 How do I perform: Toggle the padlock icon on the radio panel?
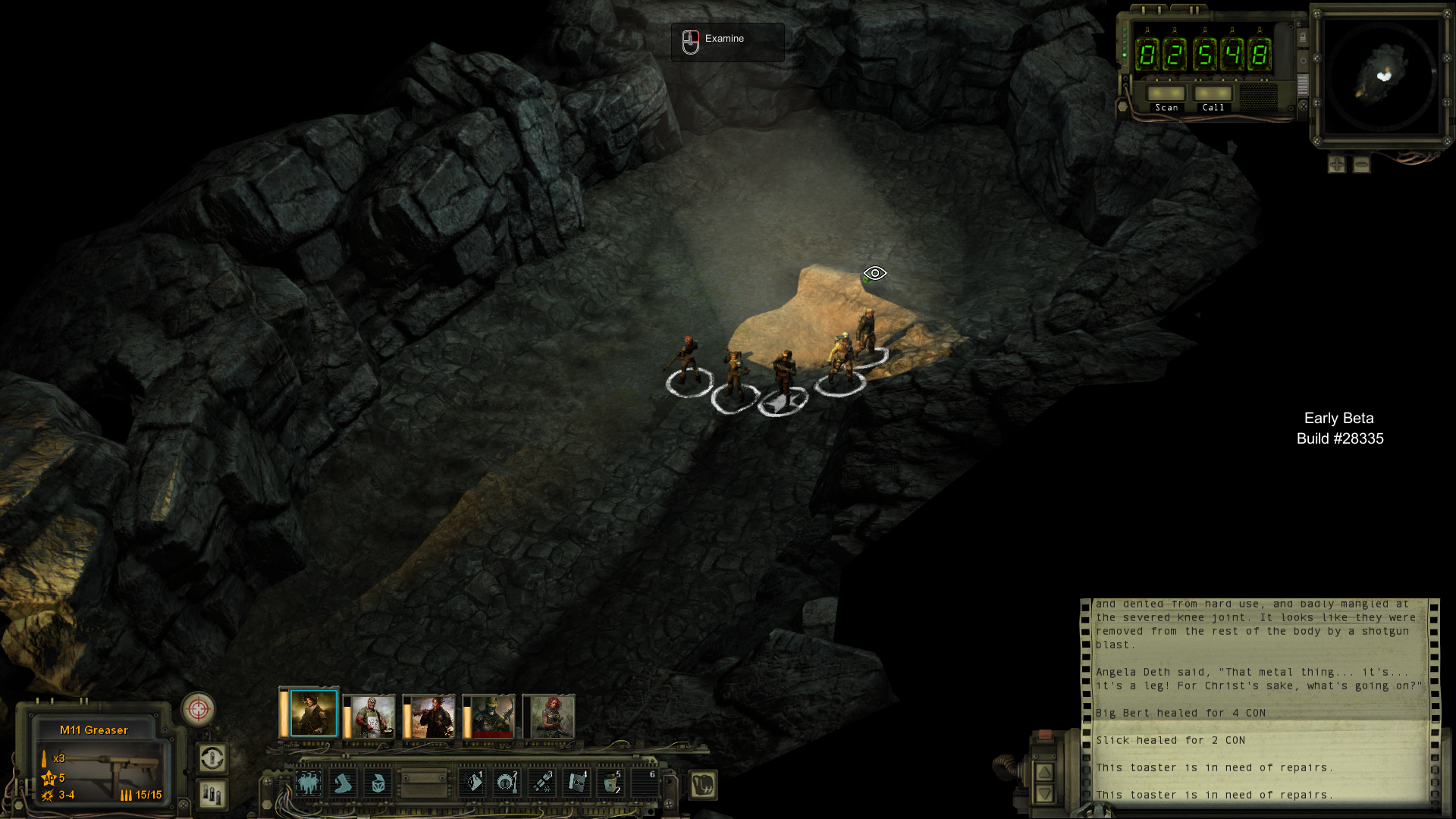click(x=1303, y=37)
